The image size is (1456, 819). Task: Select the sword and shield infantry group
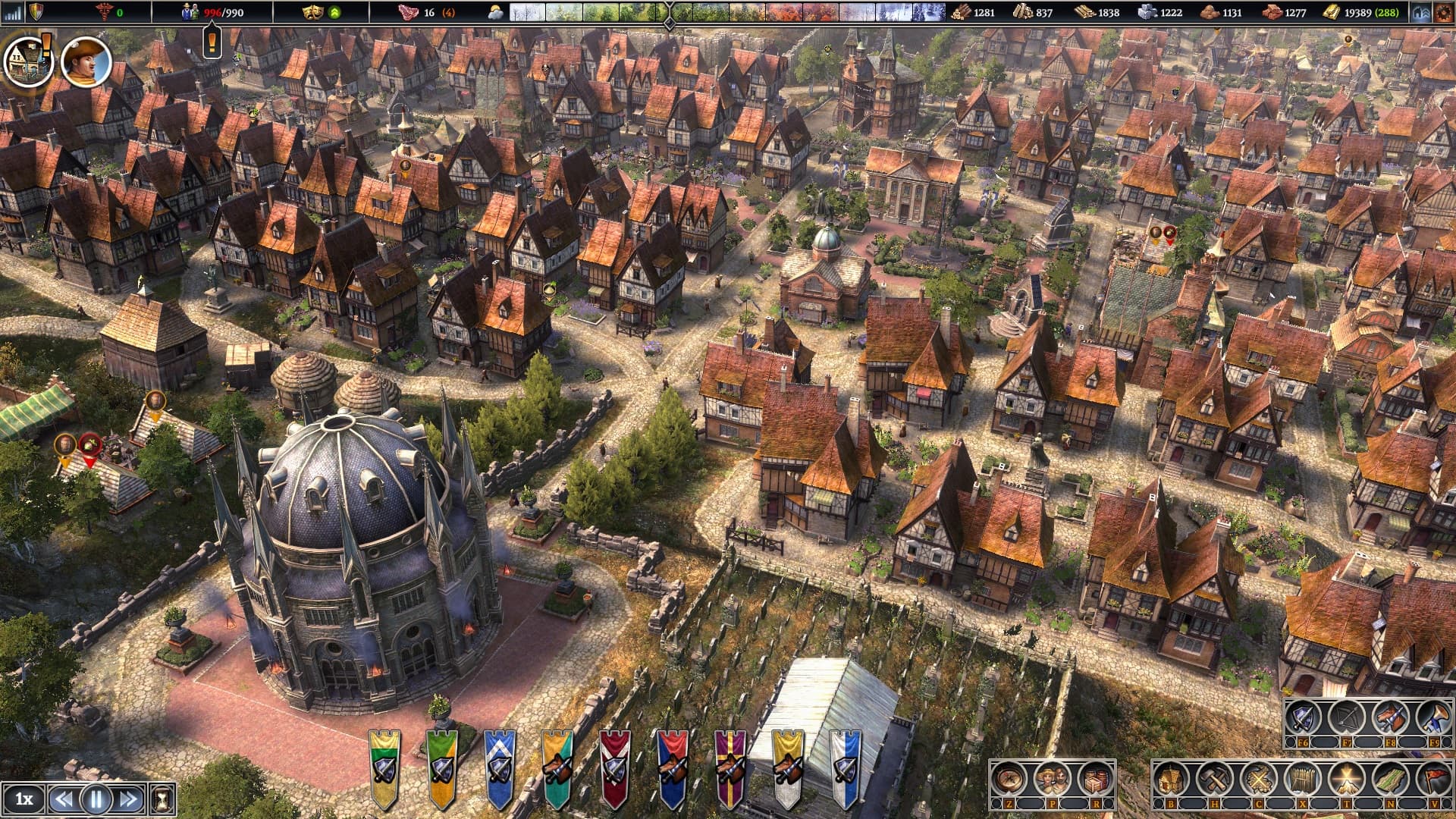[x=1303, y=717]
